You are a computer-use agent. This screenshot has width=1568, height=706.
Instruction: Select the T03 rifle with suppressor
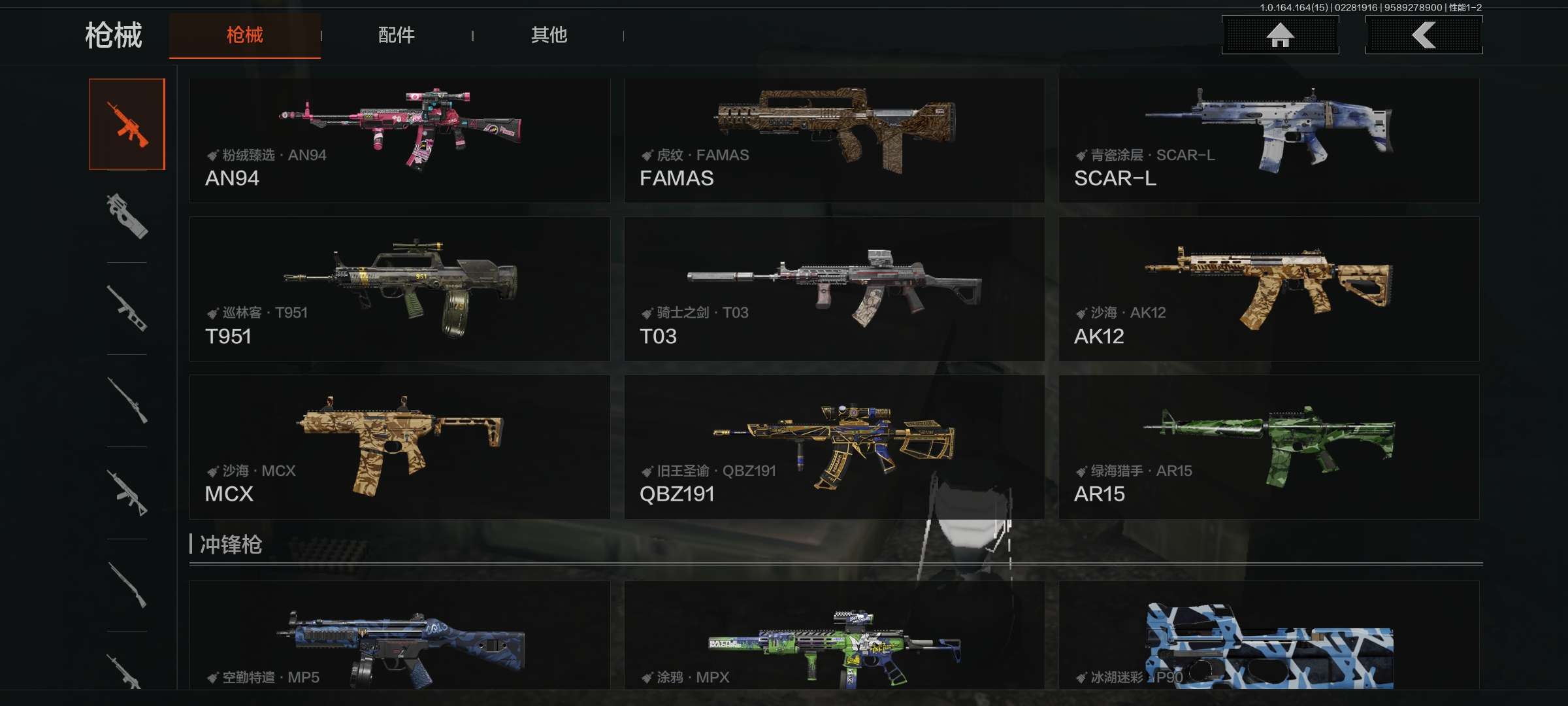coord(834,289)
